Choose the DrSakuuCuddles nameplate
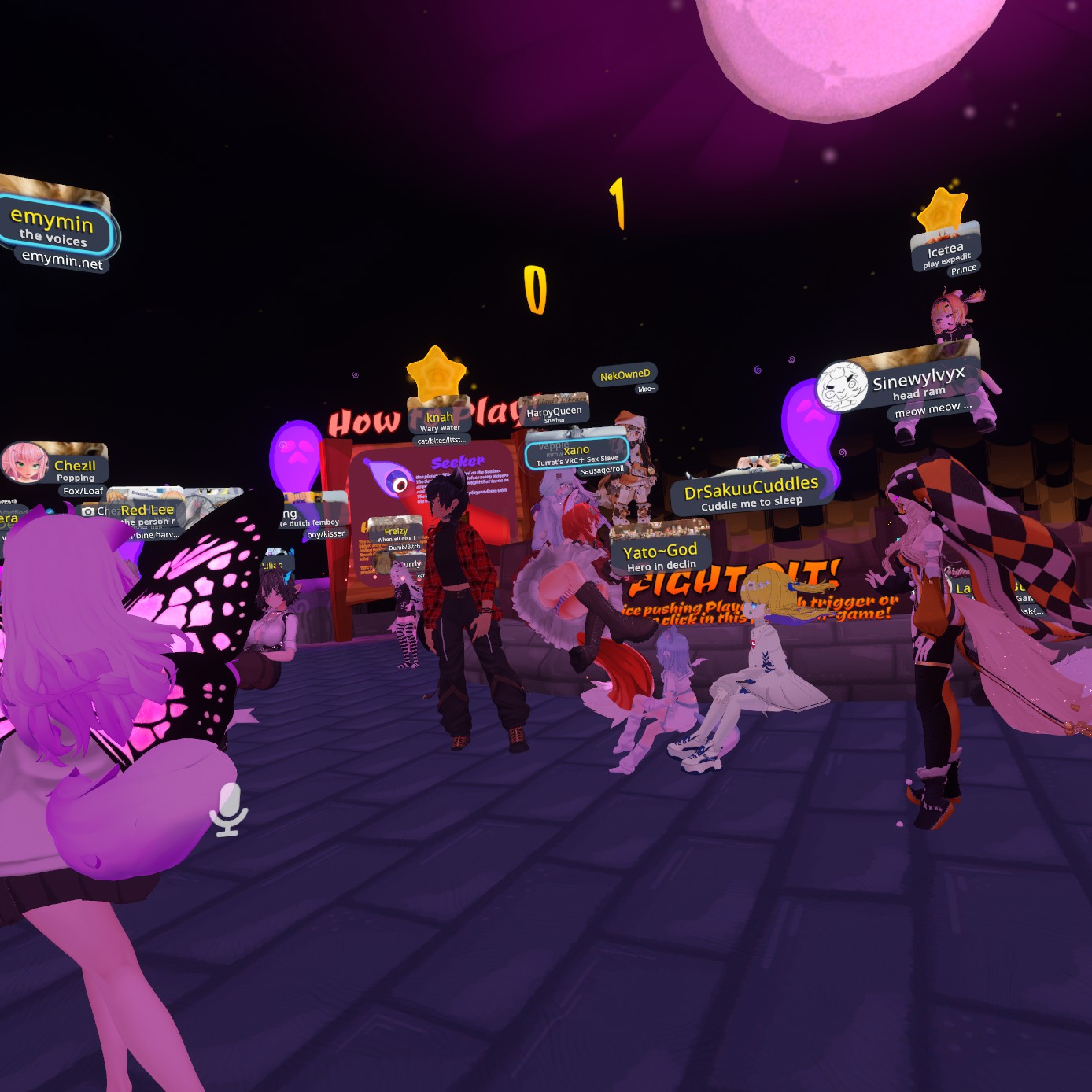The height and width of the screenshot is (1092, 1092). pyautogui.click(x=751, y=493)
